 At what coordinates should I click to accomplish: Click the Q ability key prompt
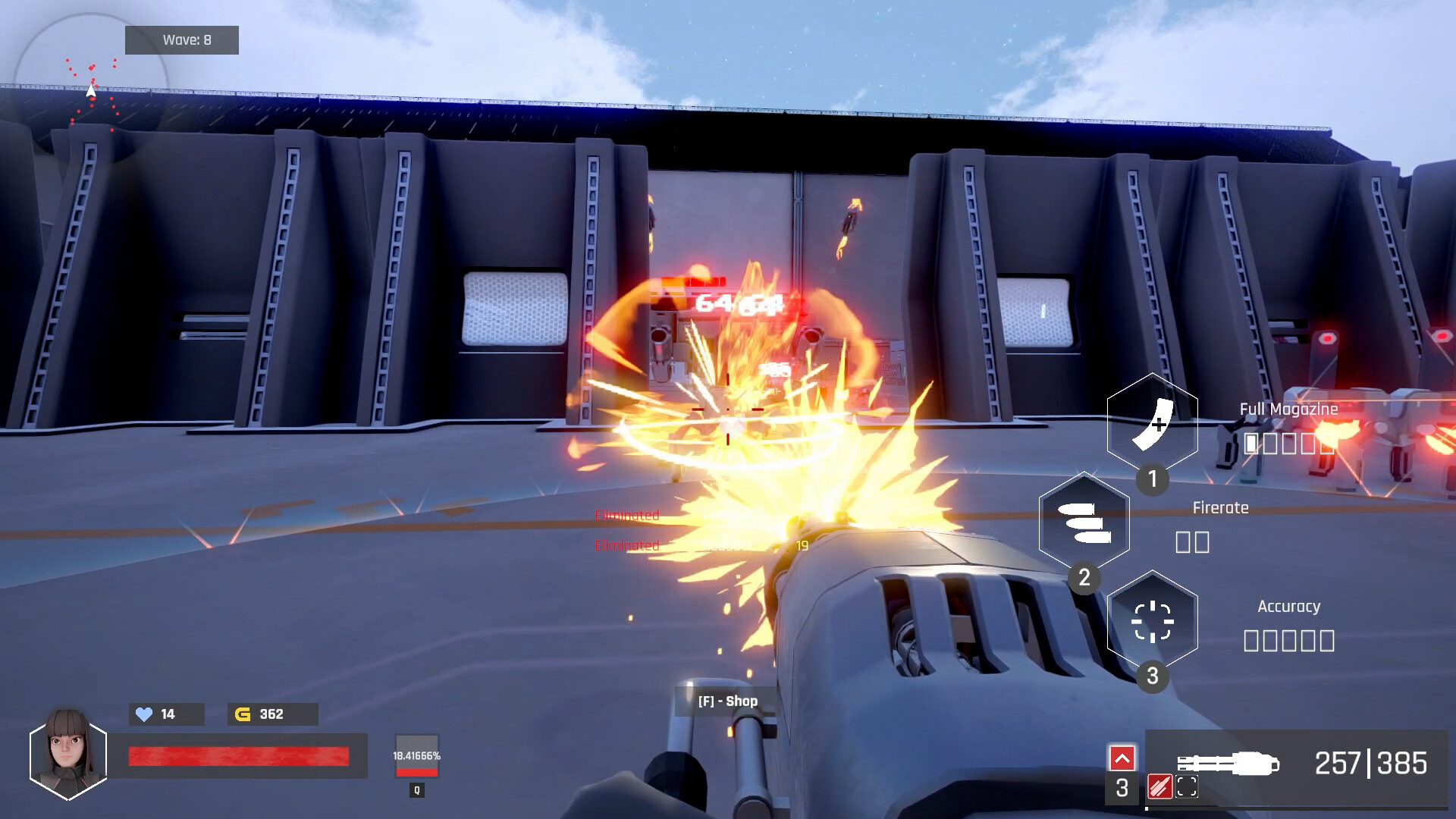click(416, 789)
